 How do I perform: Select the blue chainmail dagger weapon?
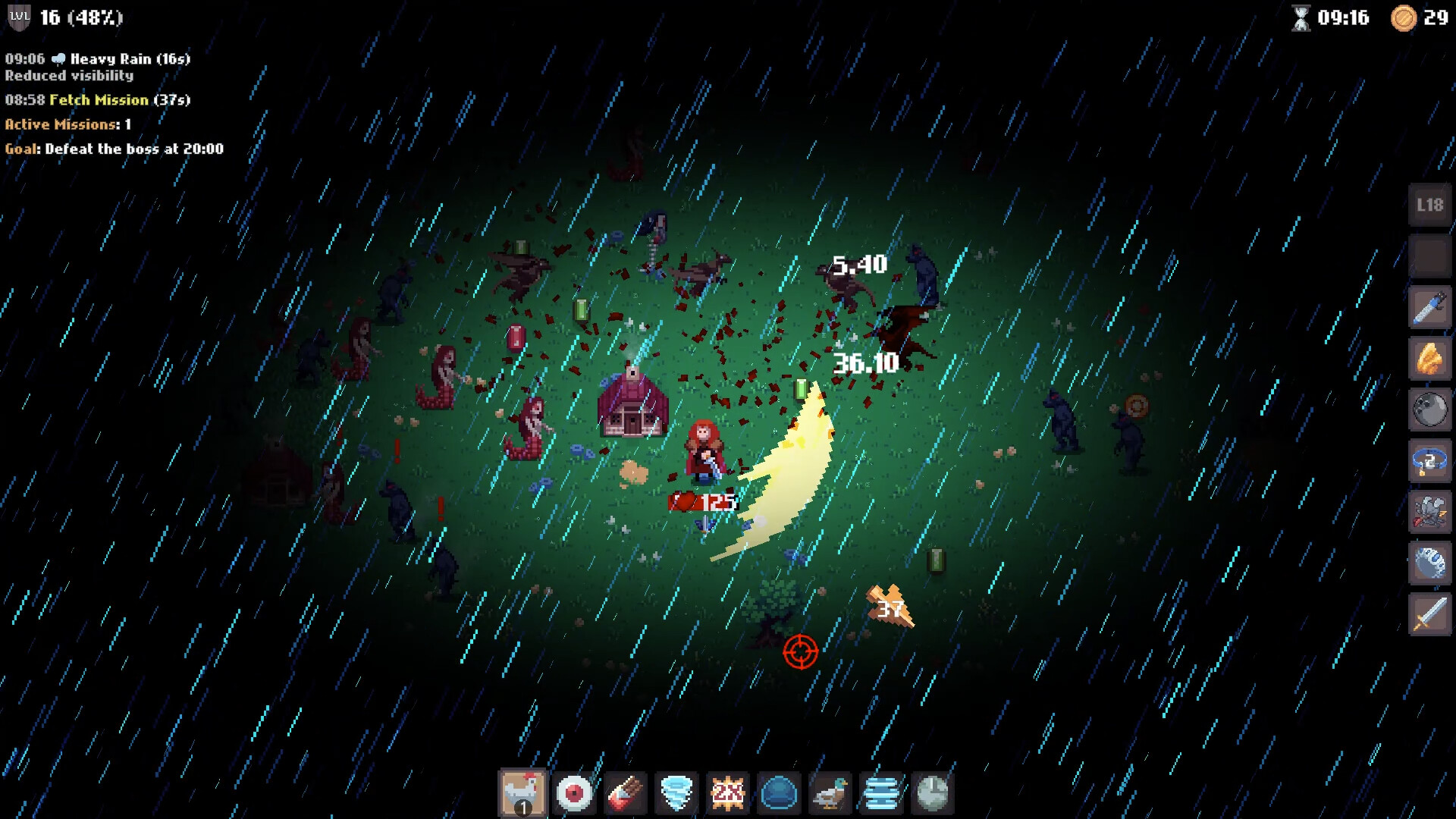pos(1430,307)
